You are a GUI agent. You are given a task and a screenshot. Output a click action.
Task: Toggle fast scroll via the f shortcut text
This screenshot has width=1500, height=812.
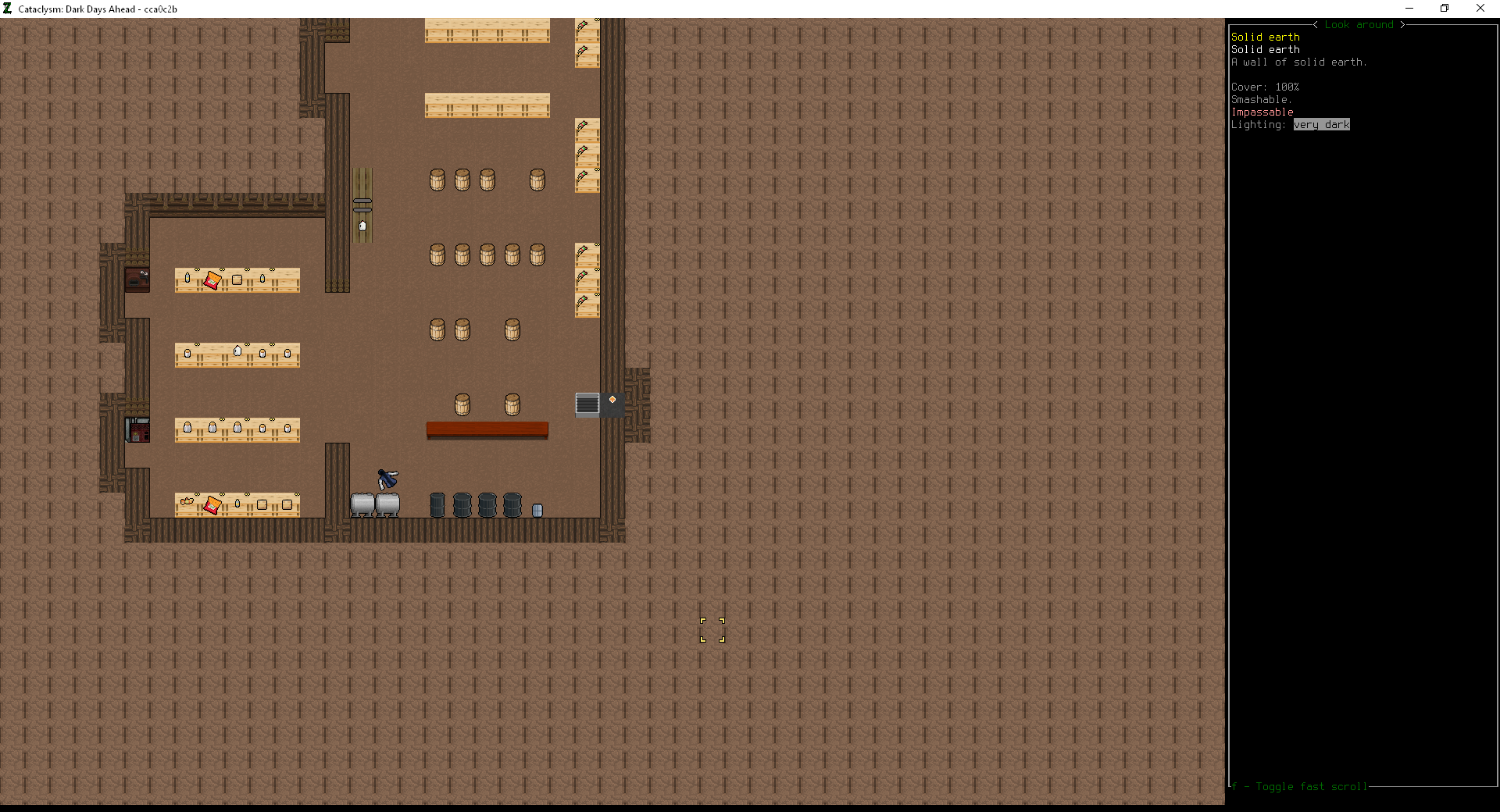[1300, 787]
